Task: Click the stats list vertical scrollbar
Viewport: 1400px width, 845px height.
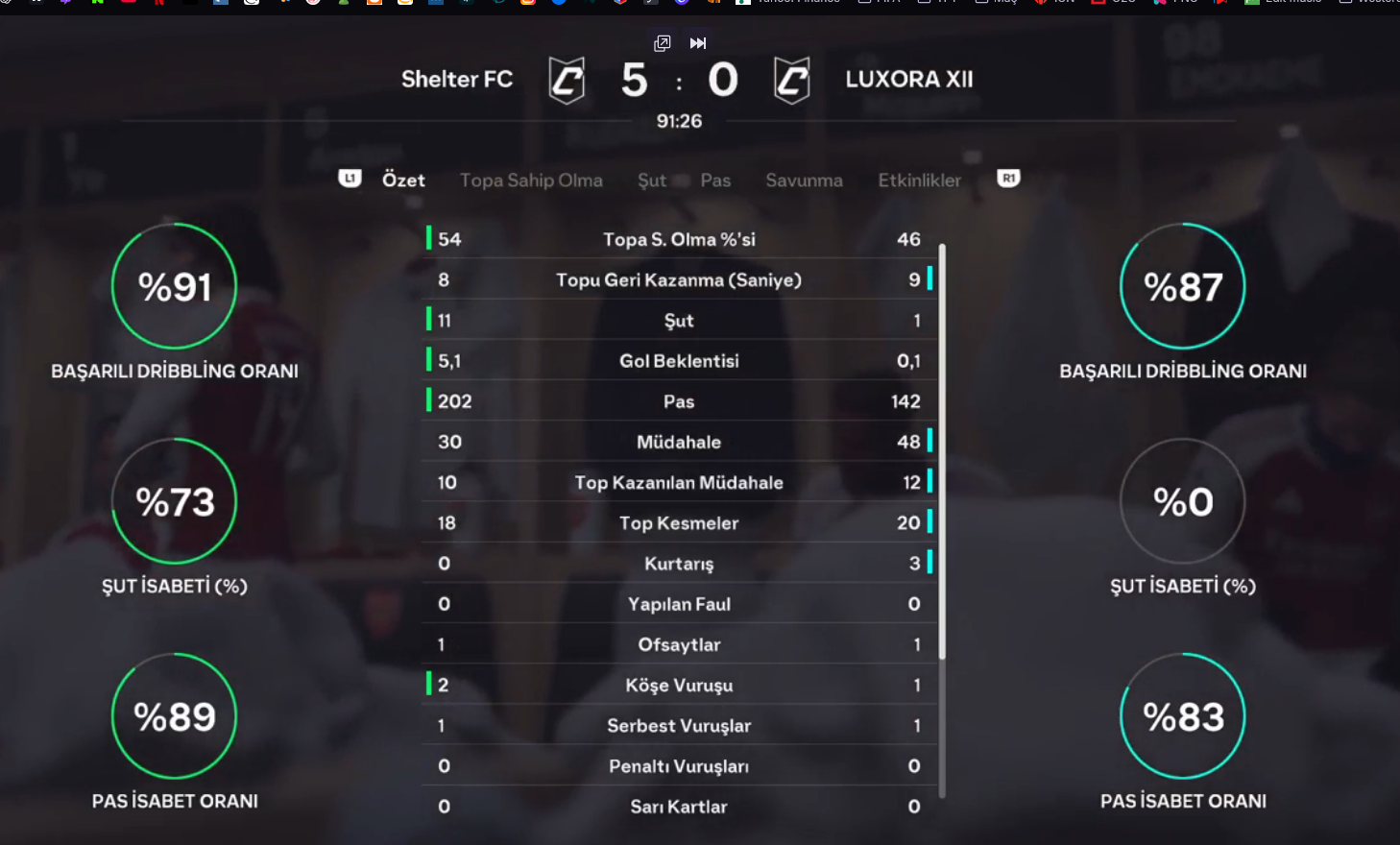Action: tap(942, 451)
